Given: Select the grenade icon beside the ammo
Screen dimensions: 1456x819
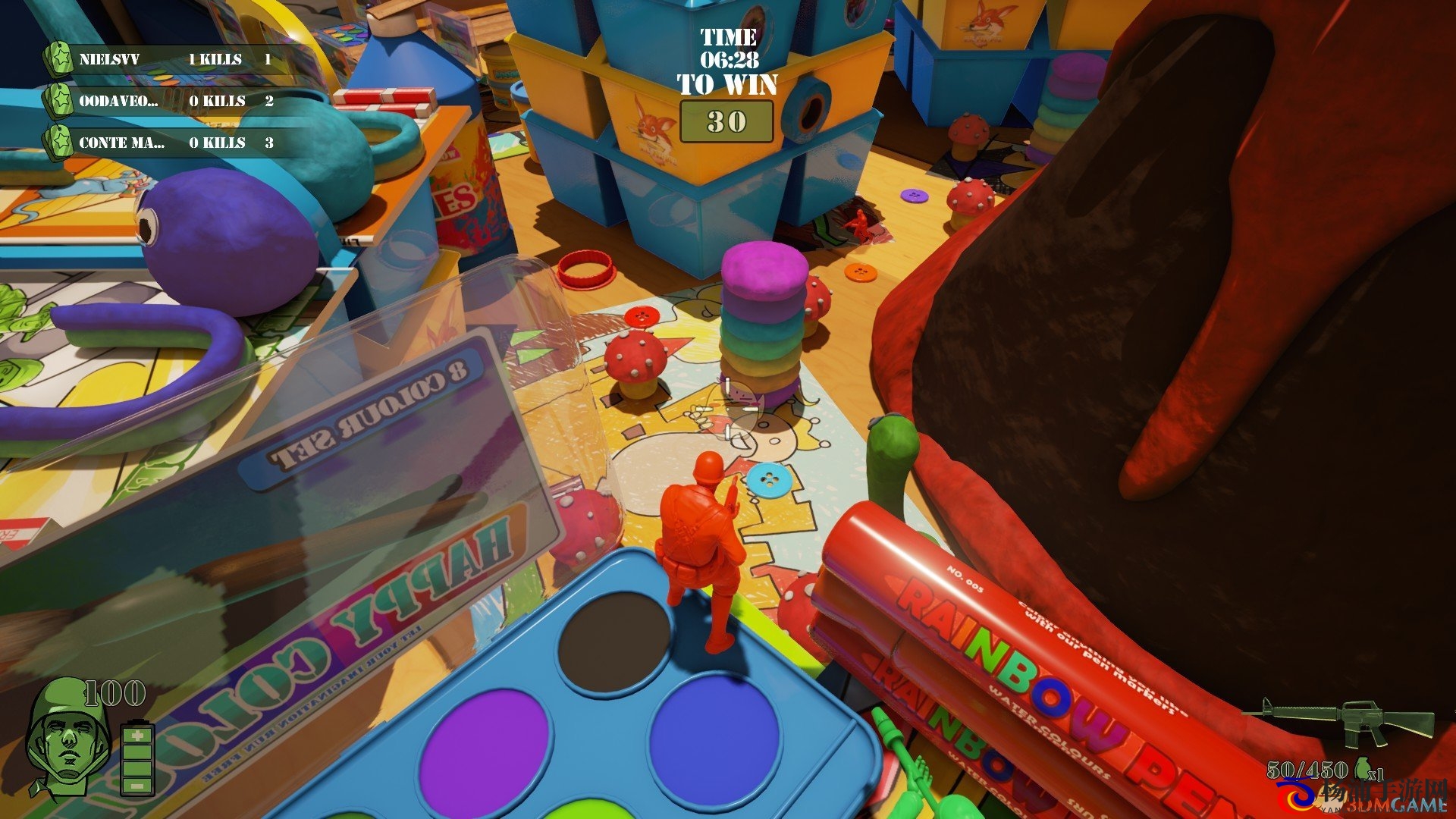Looking at the screenshot, I should 1362,768.
